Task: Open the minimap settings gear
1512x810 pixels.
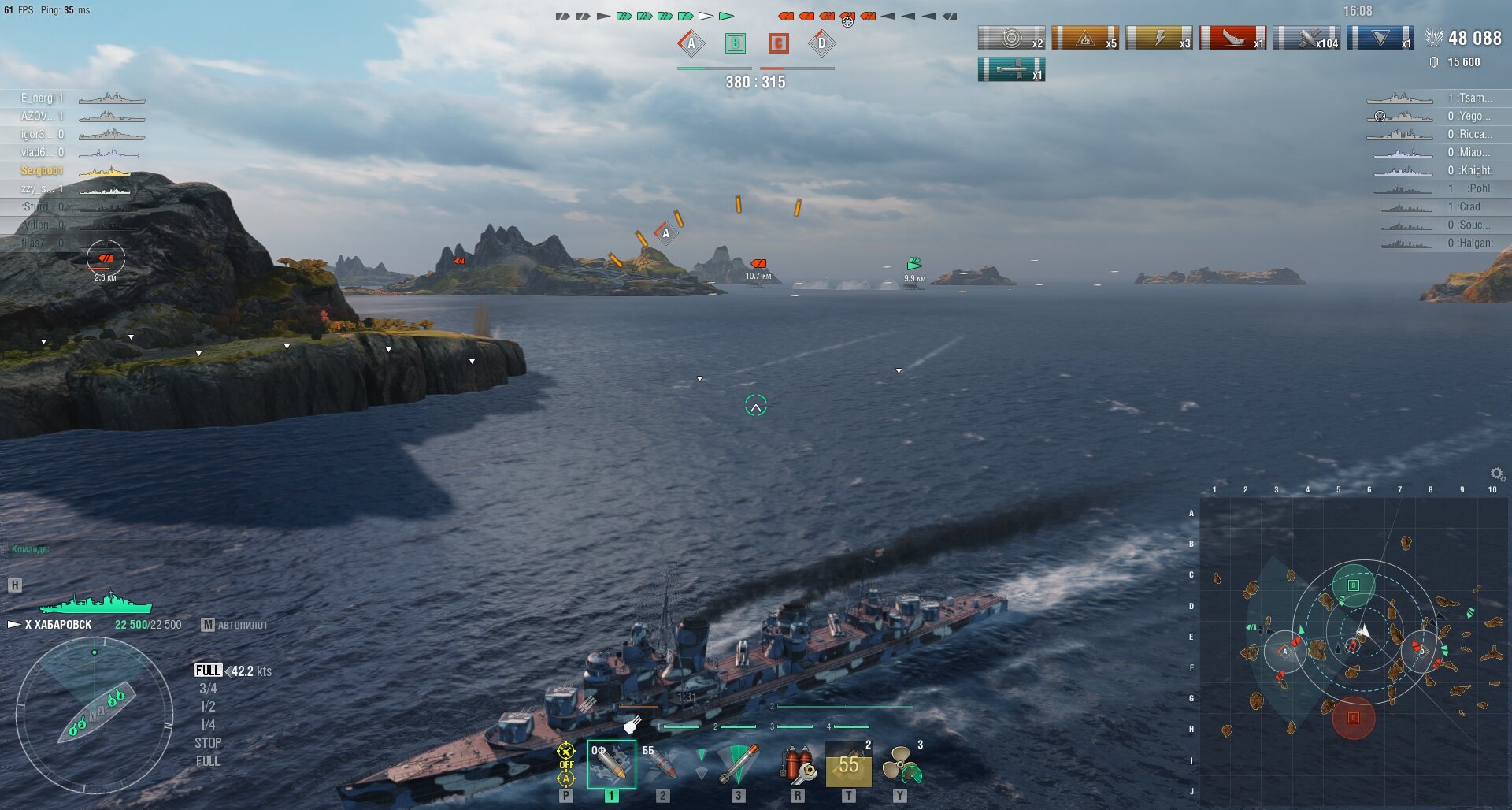Action: pyautogui.click(x=1497, y=474)
